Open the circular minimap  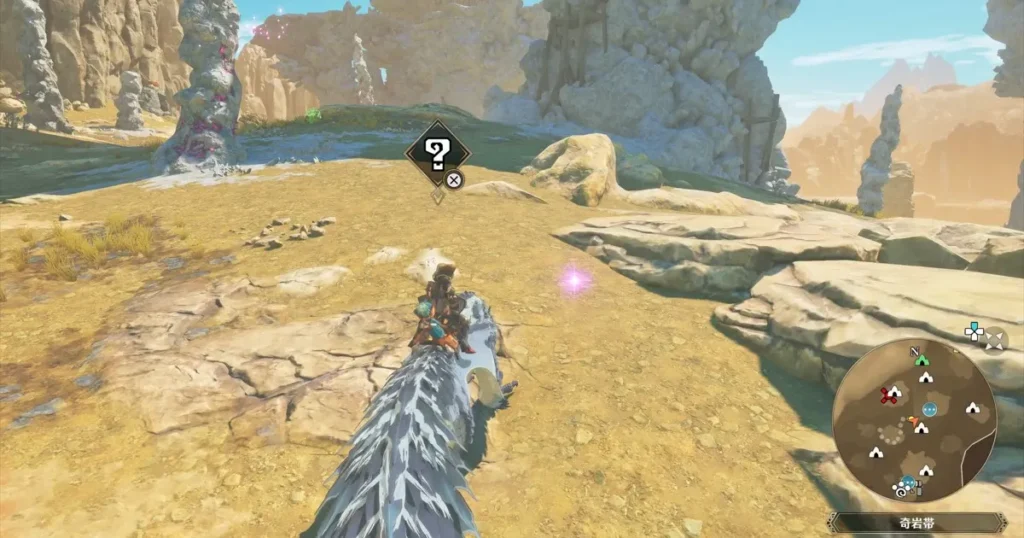coord(914,420)
